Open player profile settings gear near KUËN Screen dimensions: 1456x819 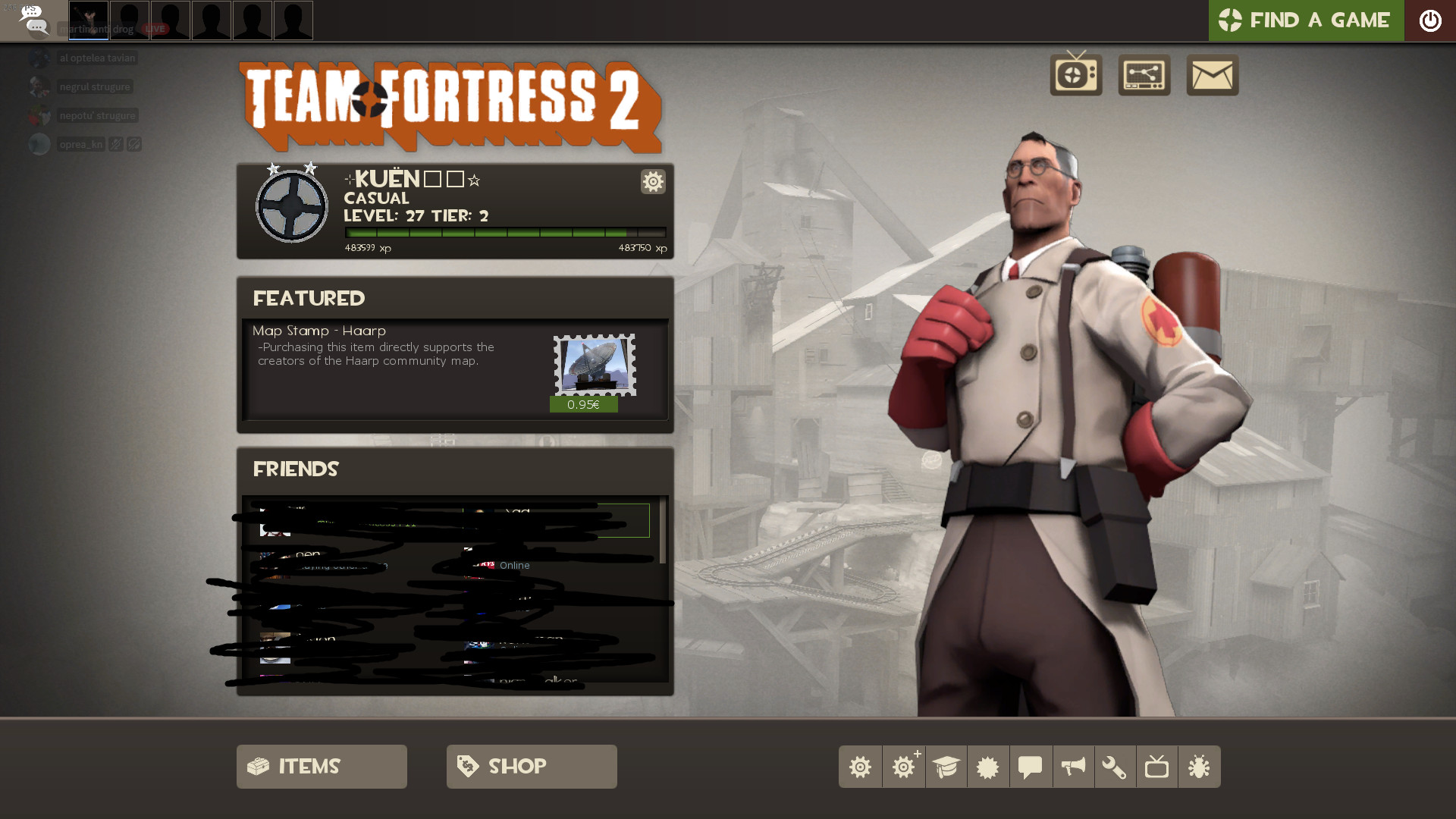[653, 182]
